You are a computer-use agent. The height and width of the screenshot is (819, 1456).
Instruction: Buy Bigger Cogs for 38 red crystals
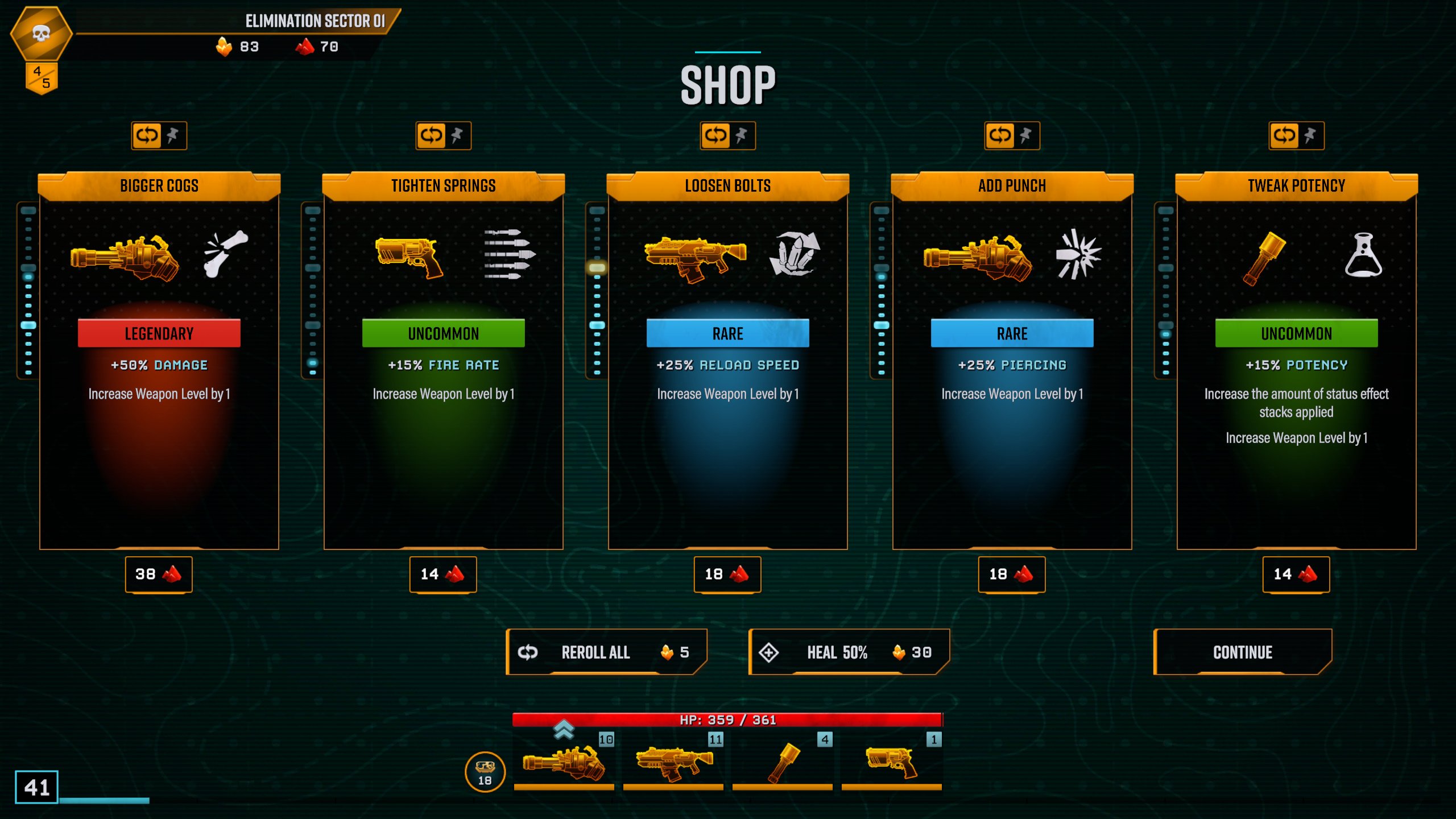click(x=159, y=574)
